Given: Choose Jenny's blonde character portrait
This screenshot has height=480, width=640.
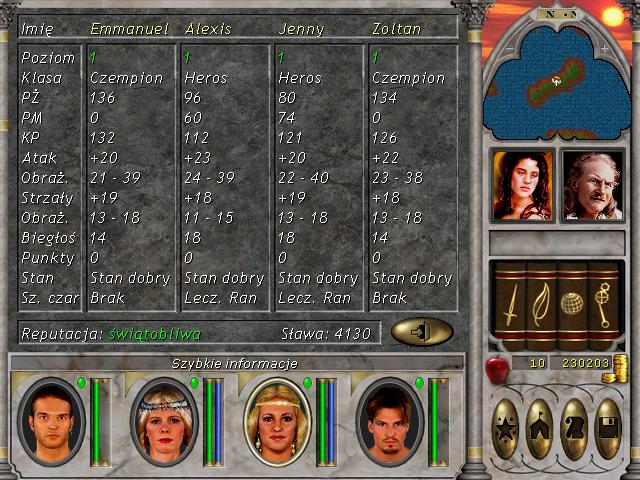Looking at the screenshot, I should pyautogui.click(x=275, y=421).
